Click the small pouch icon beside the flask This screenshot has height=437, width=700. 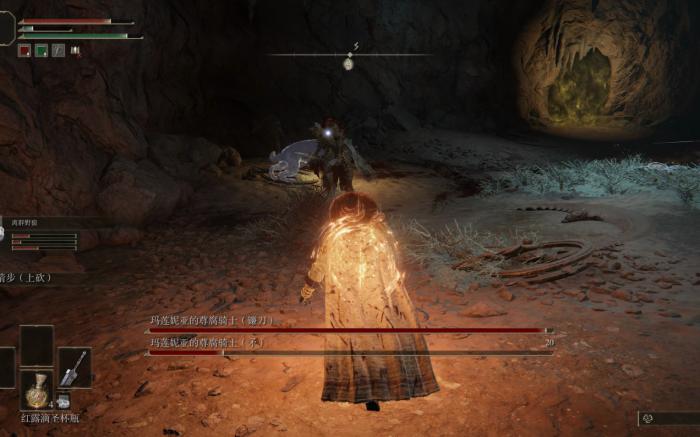point(63,401)
